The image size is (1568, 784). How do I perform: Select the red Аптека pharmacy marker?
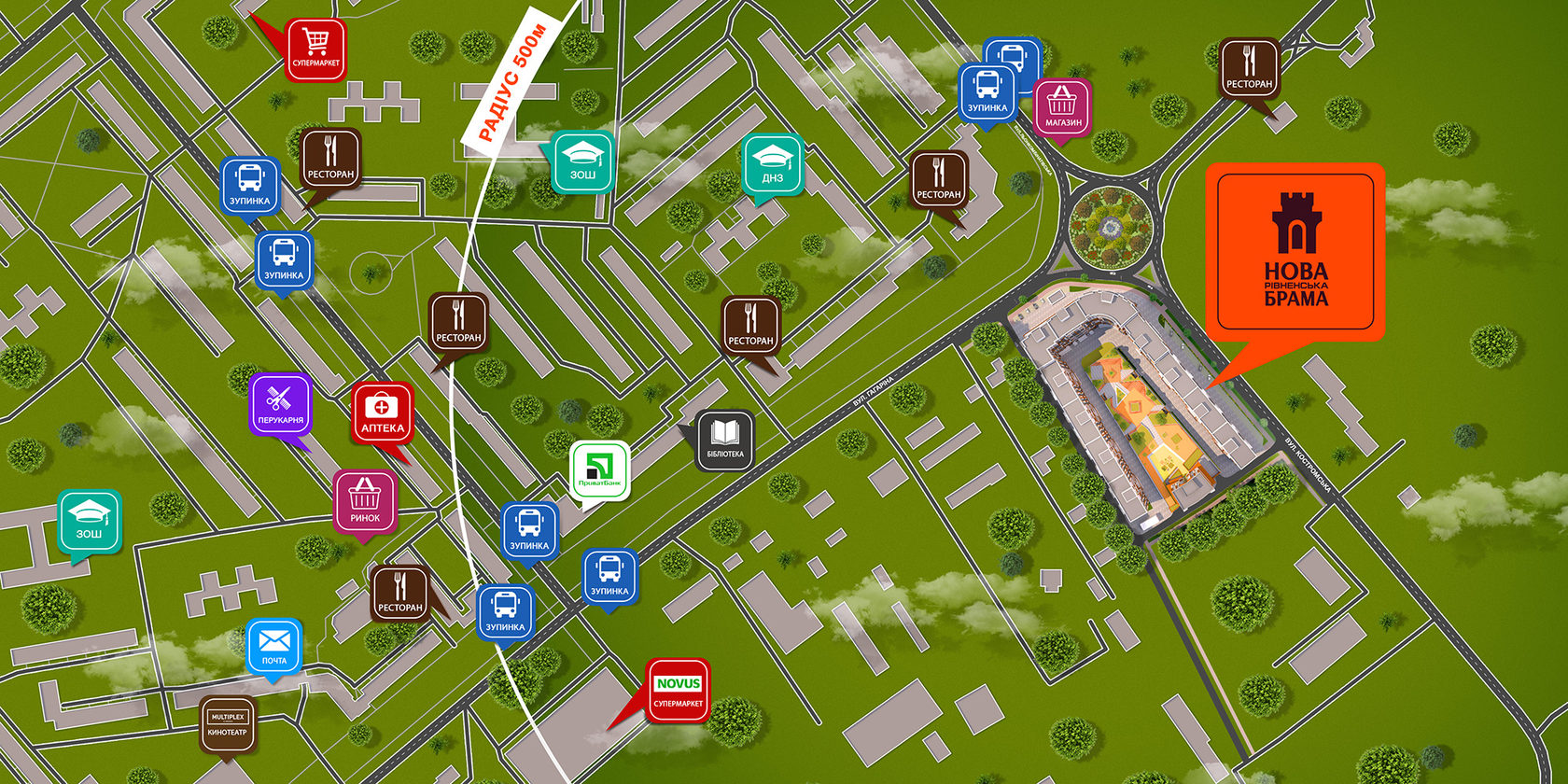pyautogui.click(x=382, y=413)
